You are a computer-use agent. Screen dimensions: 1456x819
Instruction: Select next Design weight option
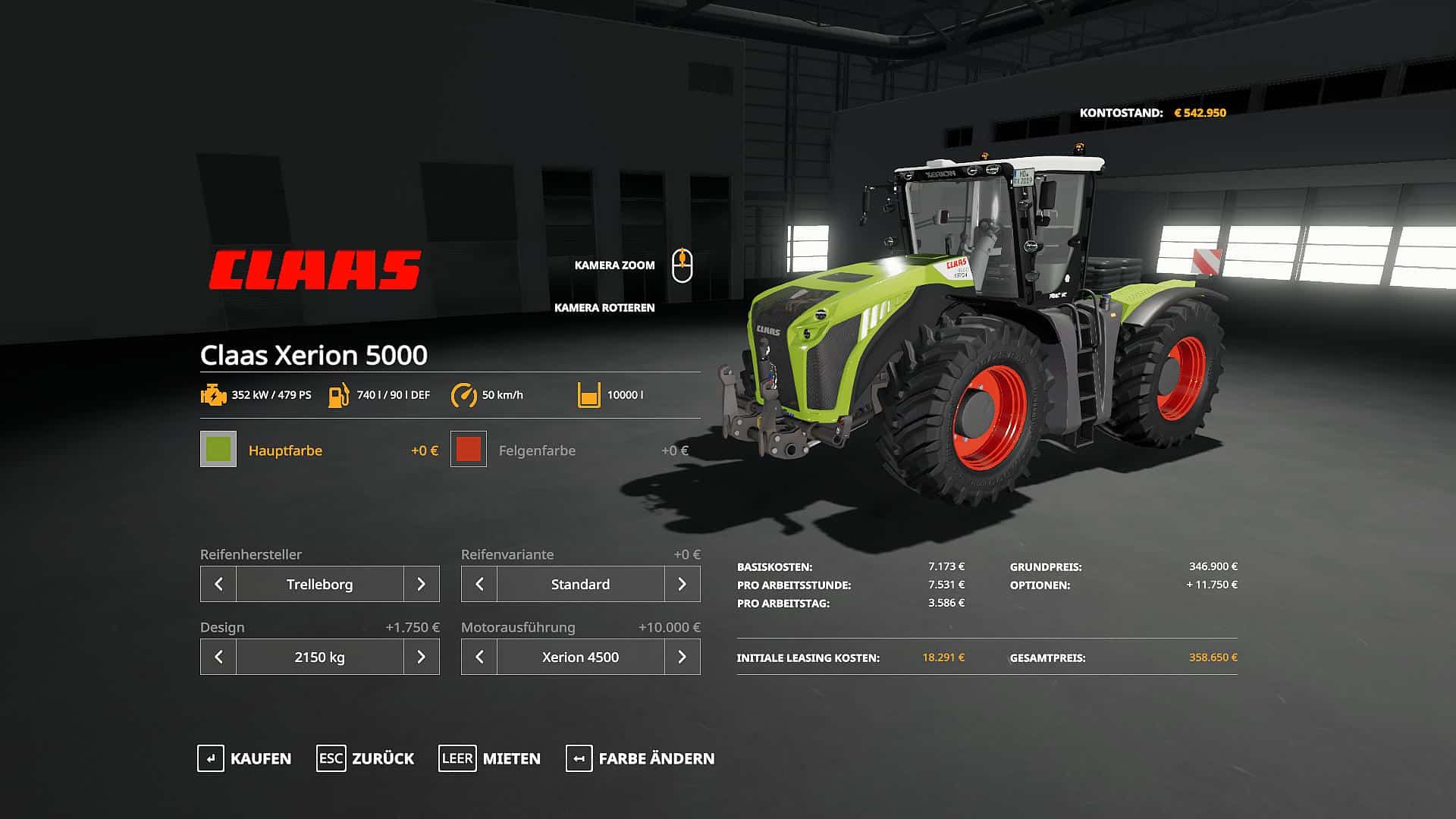[x=422, y=657]
